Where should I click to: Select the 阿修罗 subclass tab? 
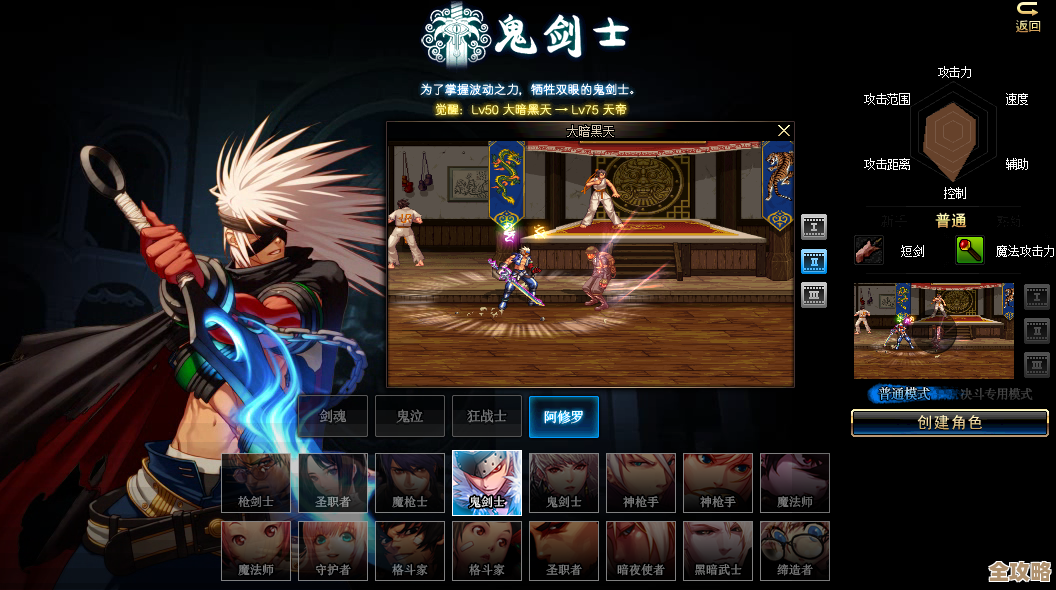[564, 416]
